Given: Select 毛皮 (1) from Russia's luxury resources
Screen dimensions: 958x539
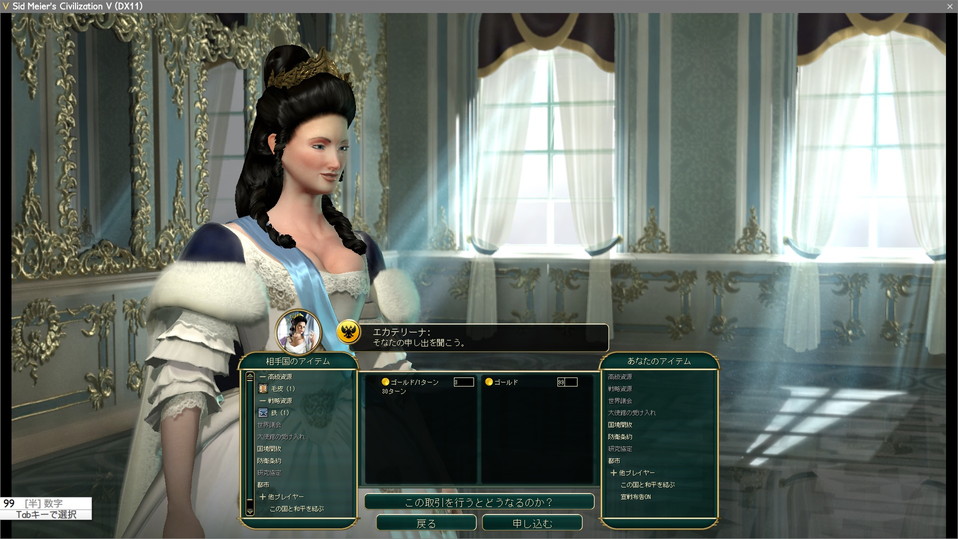Looking at the screenshot, I should point(280,388).
